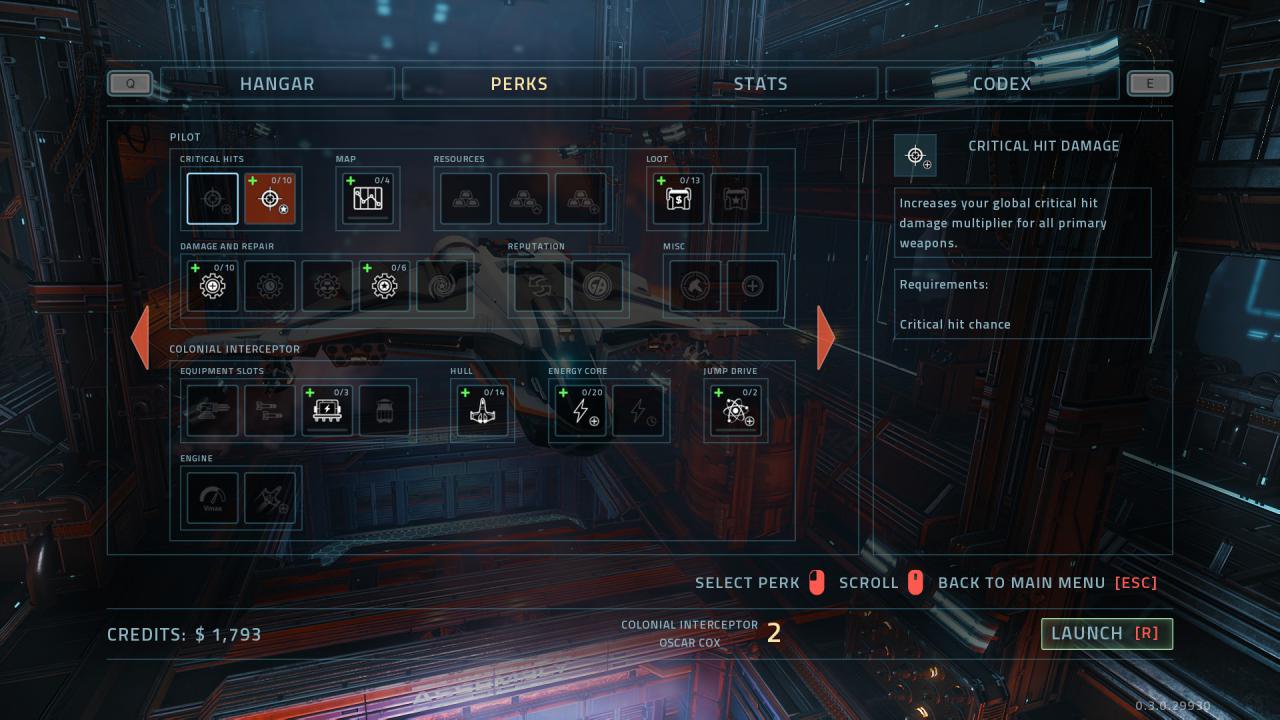
Task: Go to the previous ship with left arrow
Action: [x=140, y=337]
